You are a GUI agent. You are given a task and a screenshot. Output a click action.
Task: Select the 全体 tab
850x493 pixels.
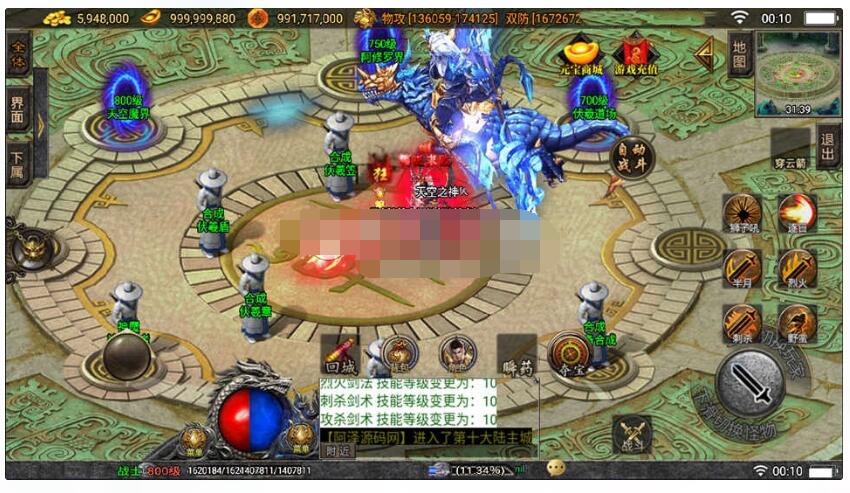(18, 54)
